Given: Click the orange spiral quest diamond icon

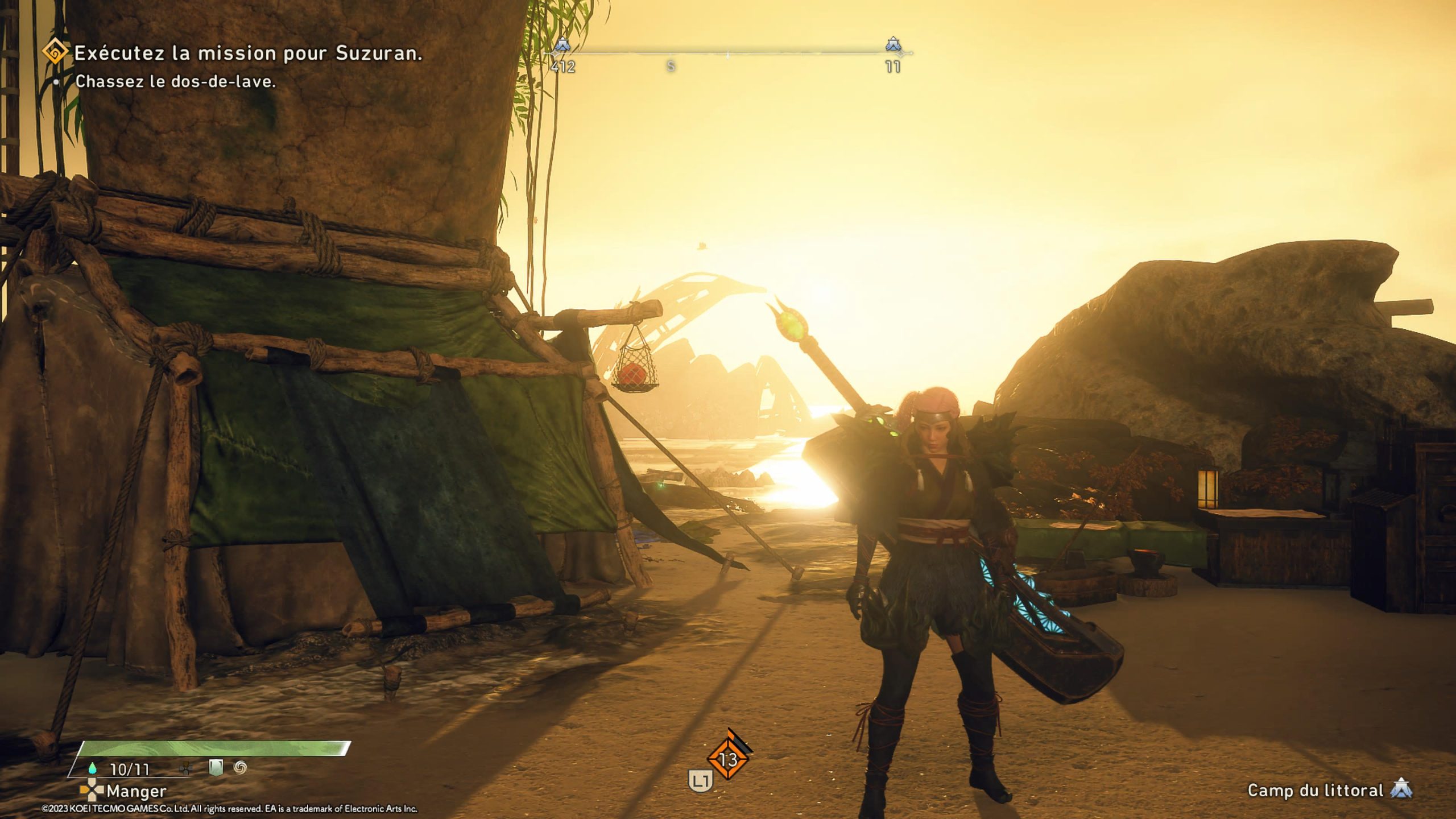Looking at the screenshot, I should (56, 54).
